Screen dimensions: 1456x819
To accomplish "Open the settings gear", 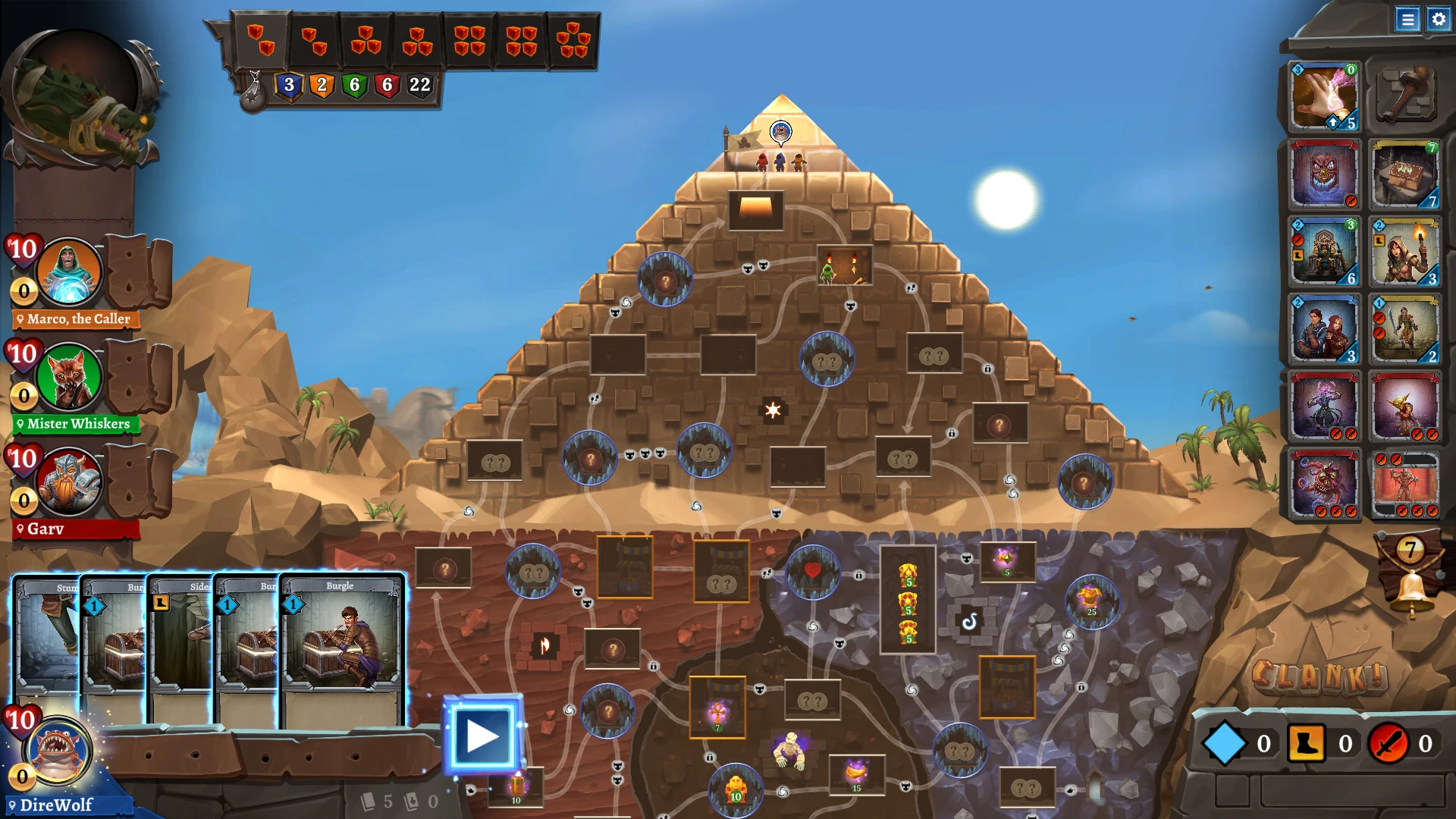I will (1438, 20).
